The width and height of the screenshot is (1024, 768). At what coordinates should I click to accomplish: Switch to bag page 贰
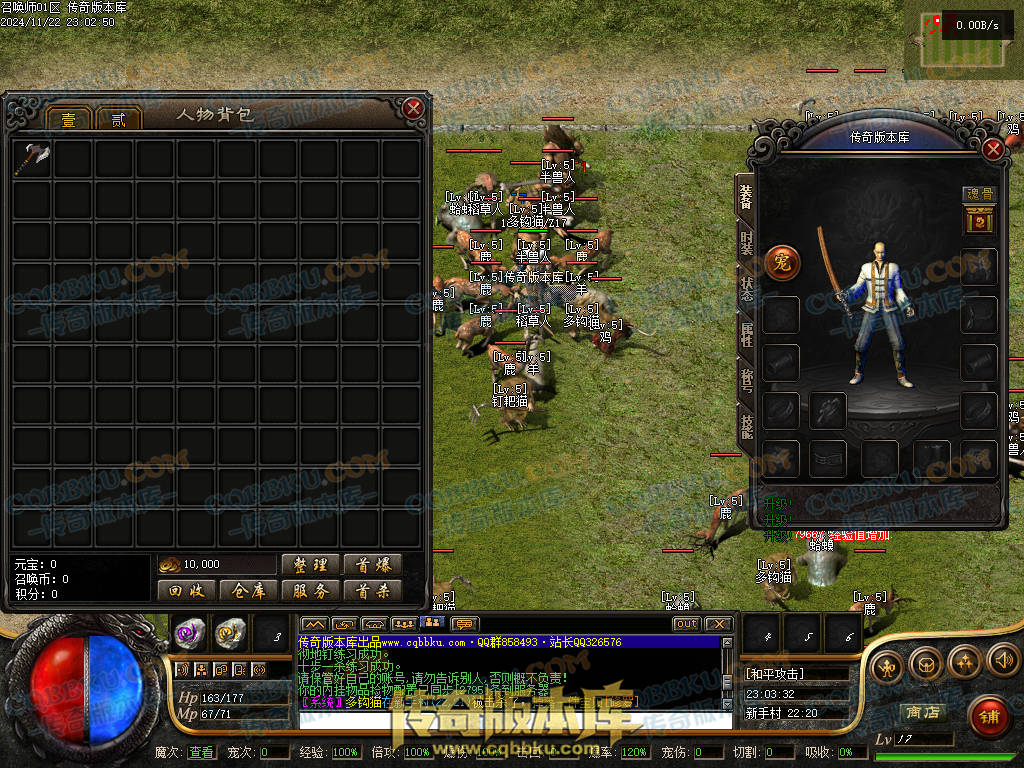tap(119, 119)
